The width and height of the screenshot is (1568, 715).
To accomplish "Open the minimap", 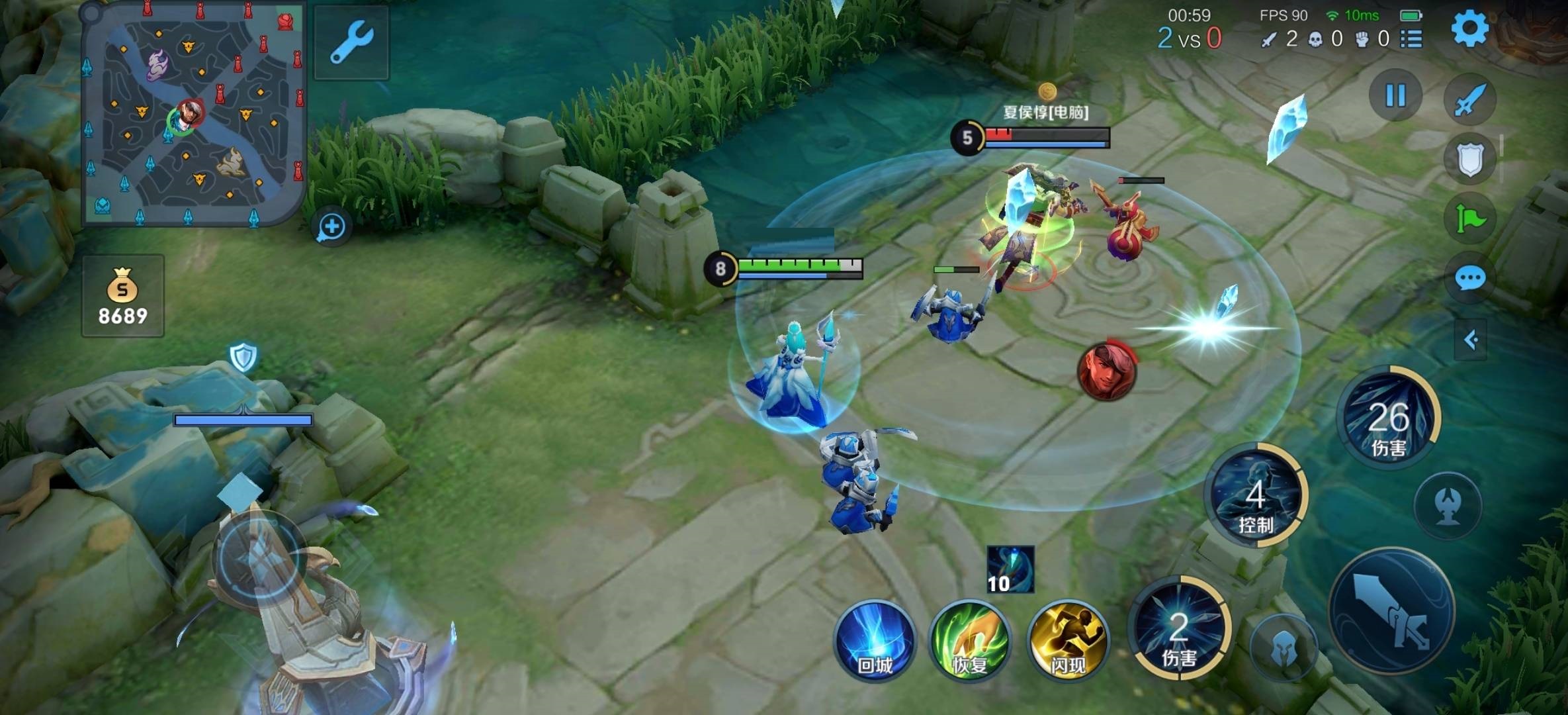I will click(x=193, y=114).
